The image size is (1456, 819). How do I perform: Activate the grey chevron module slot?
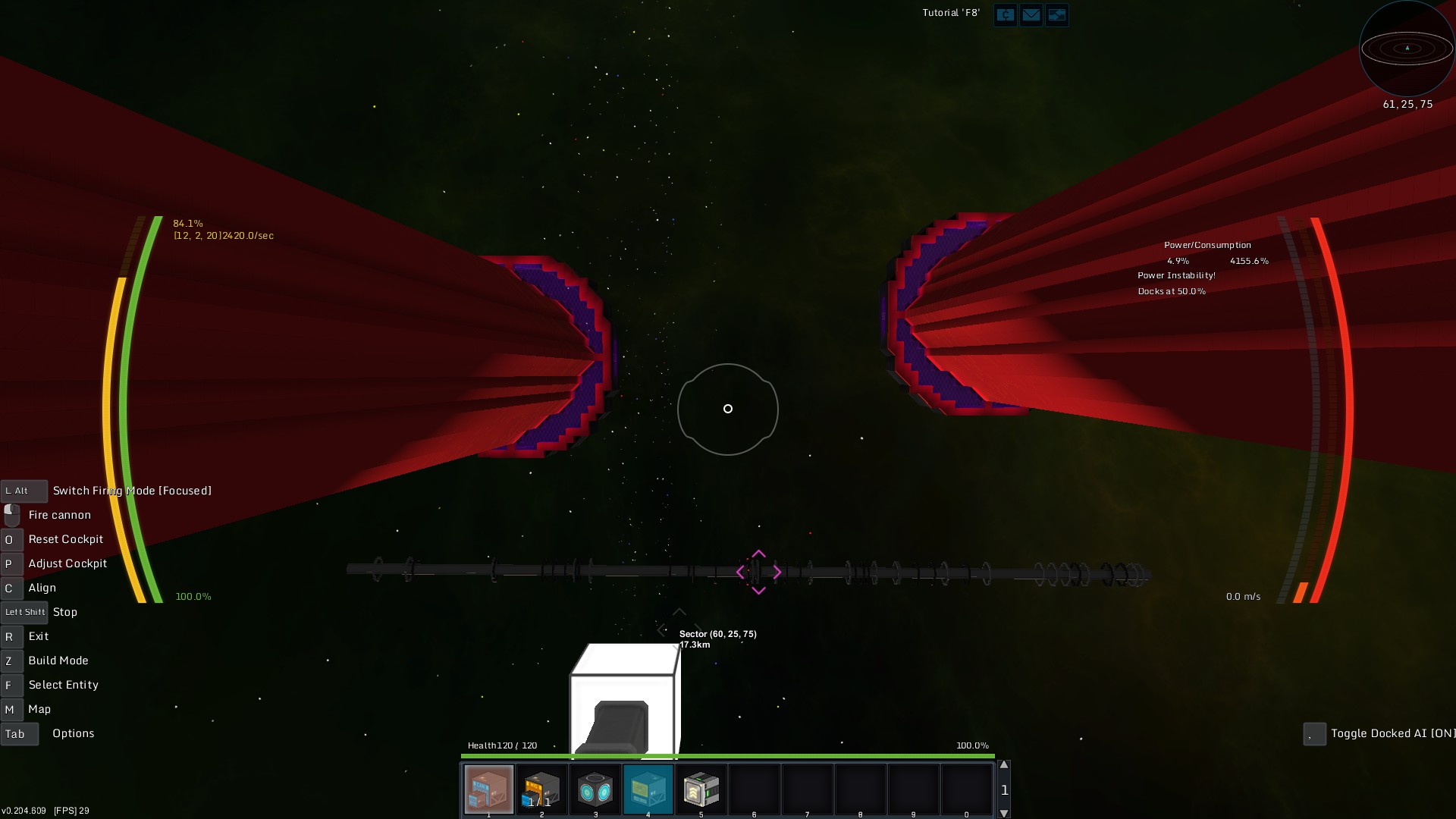[701, 789]
